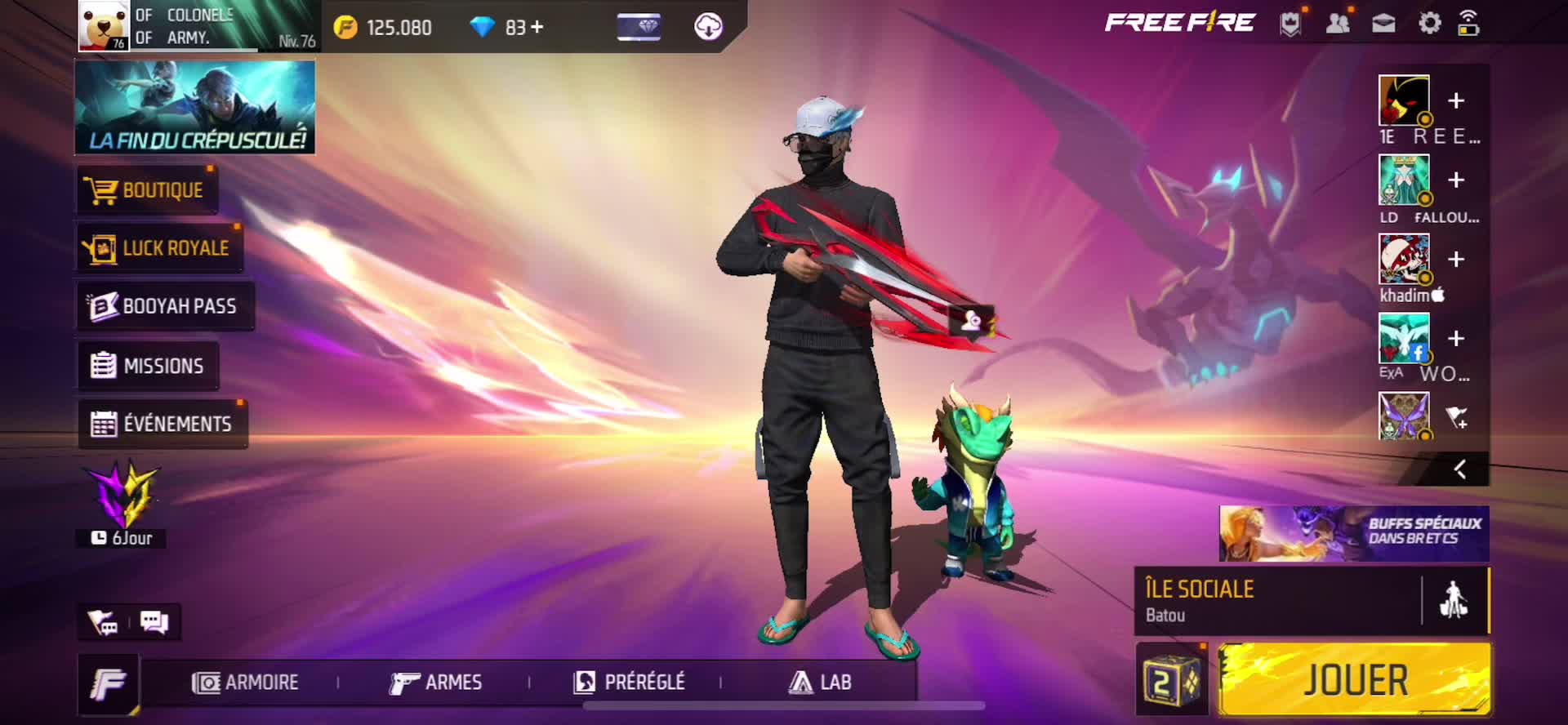1568x725 pixels.
Task: Add diamonds with the plus button
Action: (x=537, y=27)
